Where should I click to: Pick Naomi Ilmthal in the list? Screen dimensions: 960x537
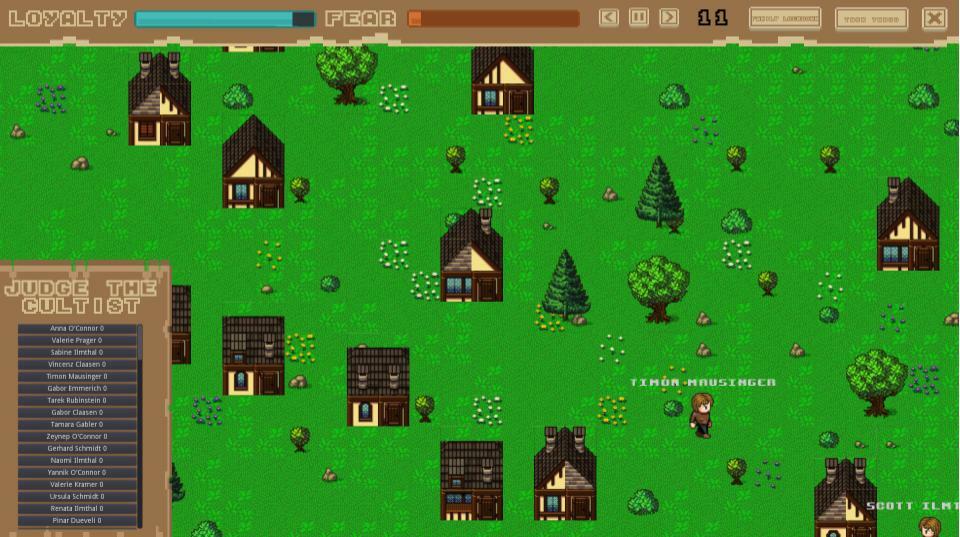coord(78,461)
